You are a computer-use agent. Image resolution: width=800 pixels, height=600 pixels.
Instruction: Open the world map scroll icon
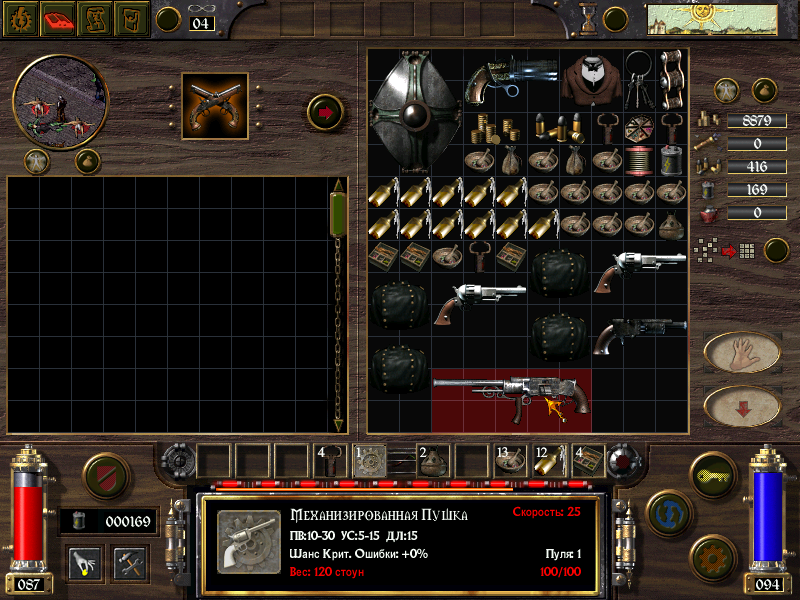[x=684, y=18]
